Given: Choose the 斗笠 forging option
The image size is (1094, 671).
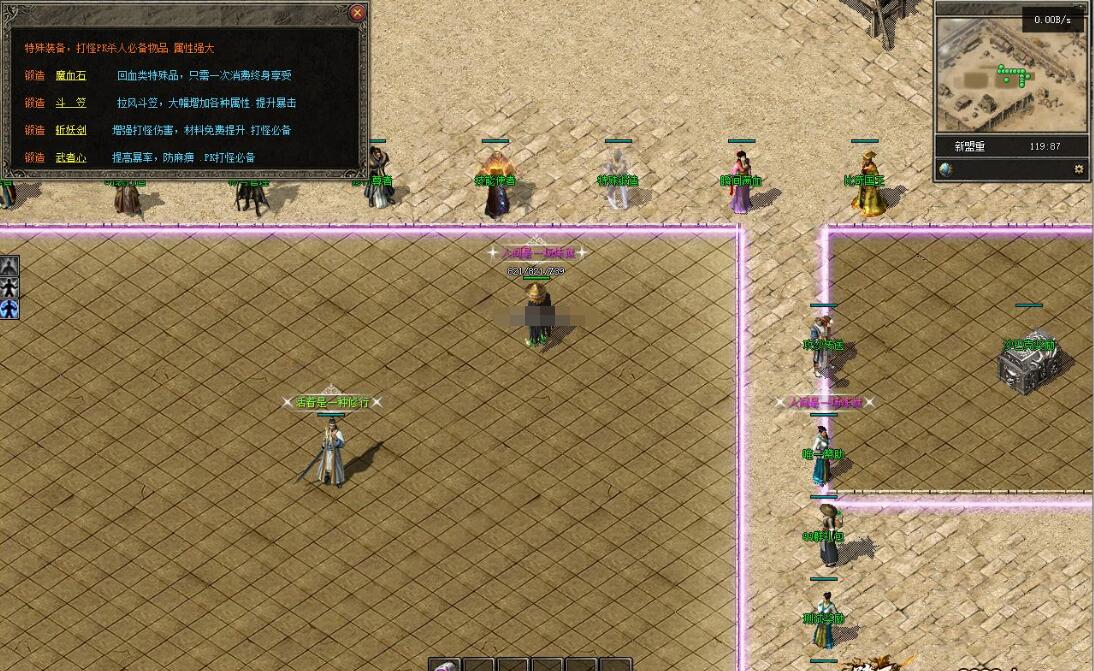Looking at the screenshot, I should (x=70, y=103).
